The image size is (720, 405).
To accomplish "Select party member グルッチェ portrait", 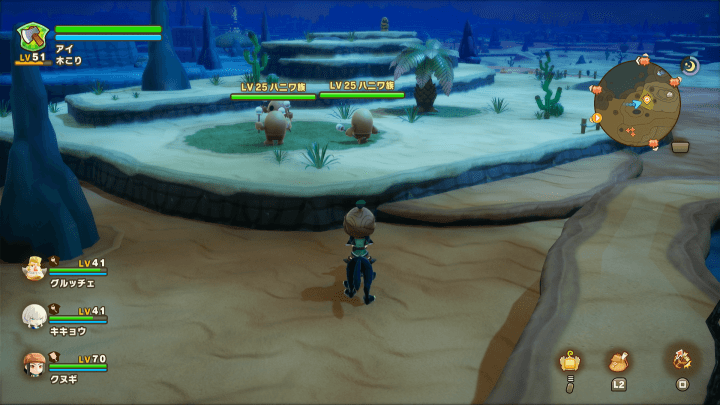I will point(34,268).
